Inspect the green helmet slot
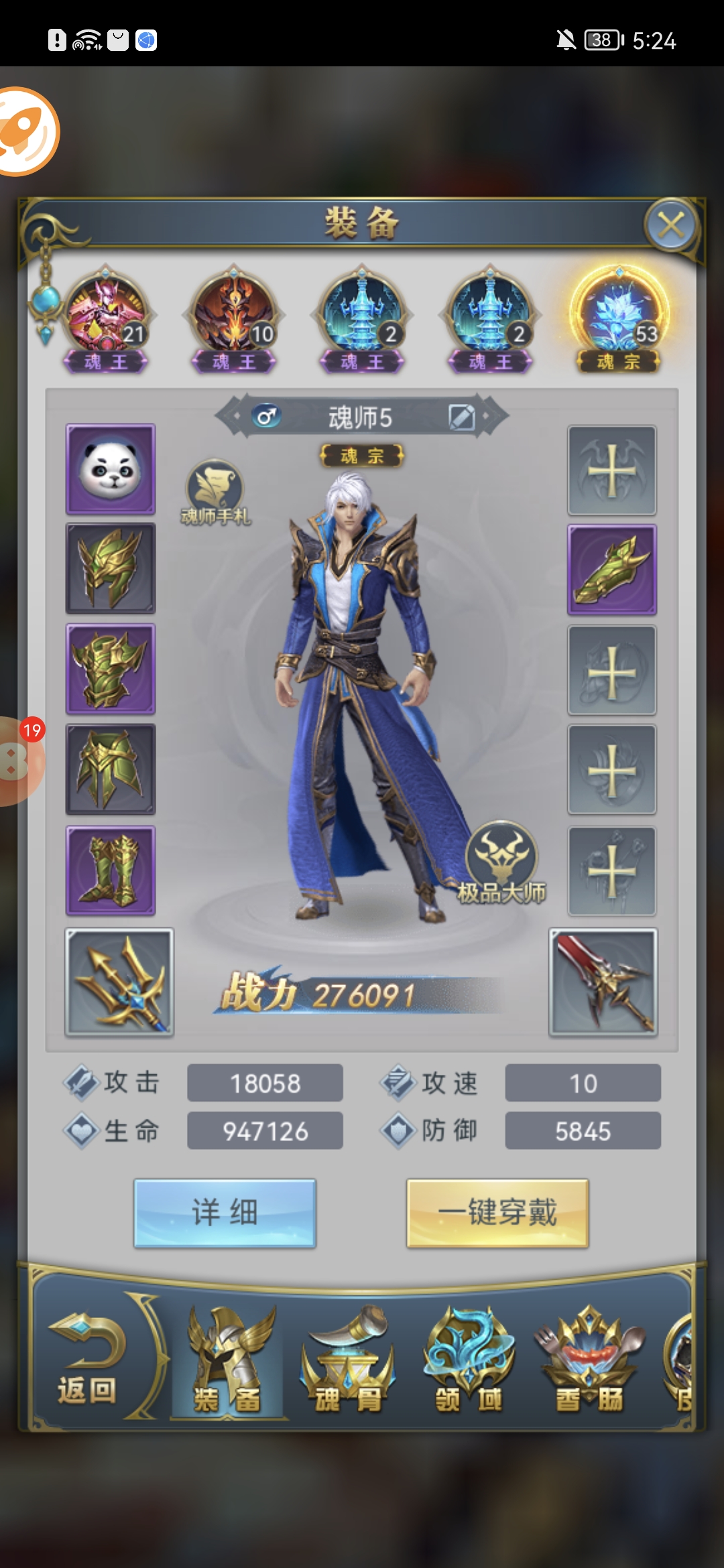 point(111,568)
